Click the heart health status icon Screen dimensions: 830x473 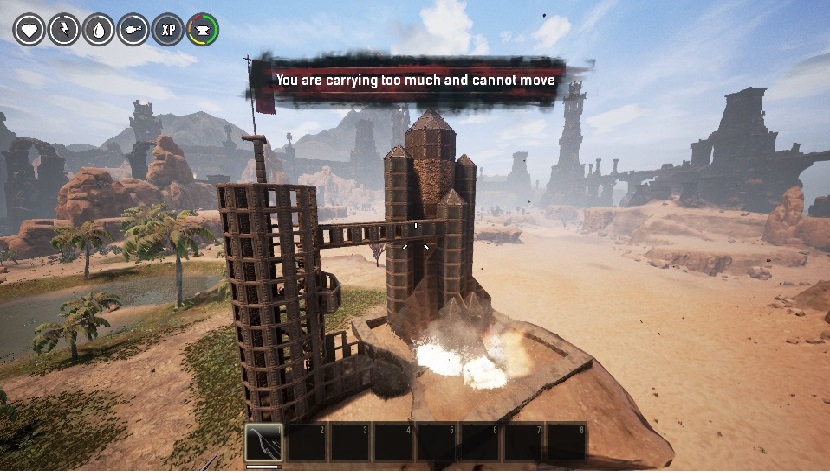tap(29, 29)
